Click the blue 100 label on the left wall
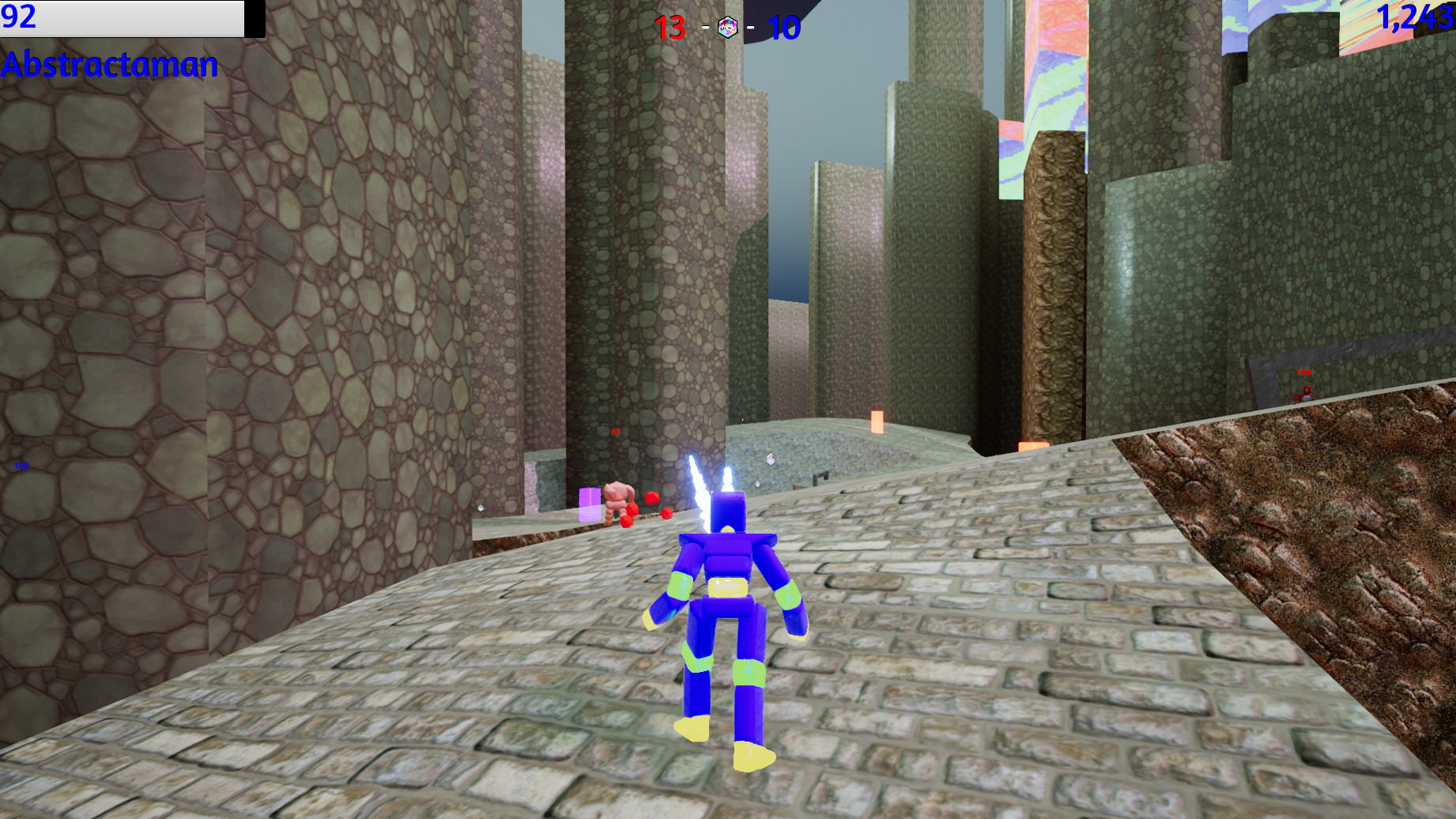The image size is (1456, 819). [21, 467]
